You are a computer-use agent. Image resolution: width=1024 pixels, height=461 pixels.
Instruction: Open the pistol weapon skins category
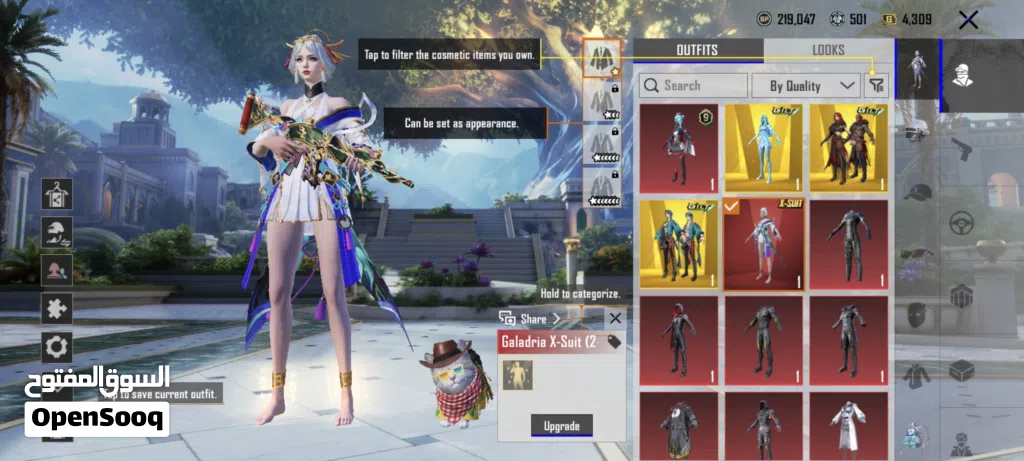[961, 150]
